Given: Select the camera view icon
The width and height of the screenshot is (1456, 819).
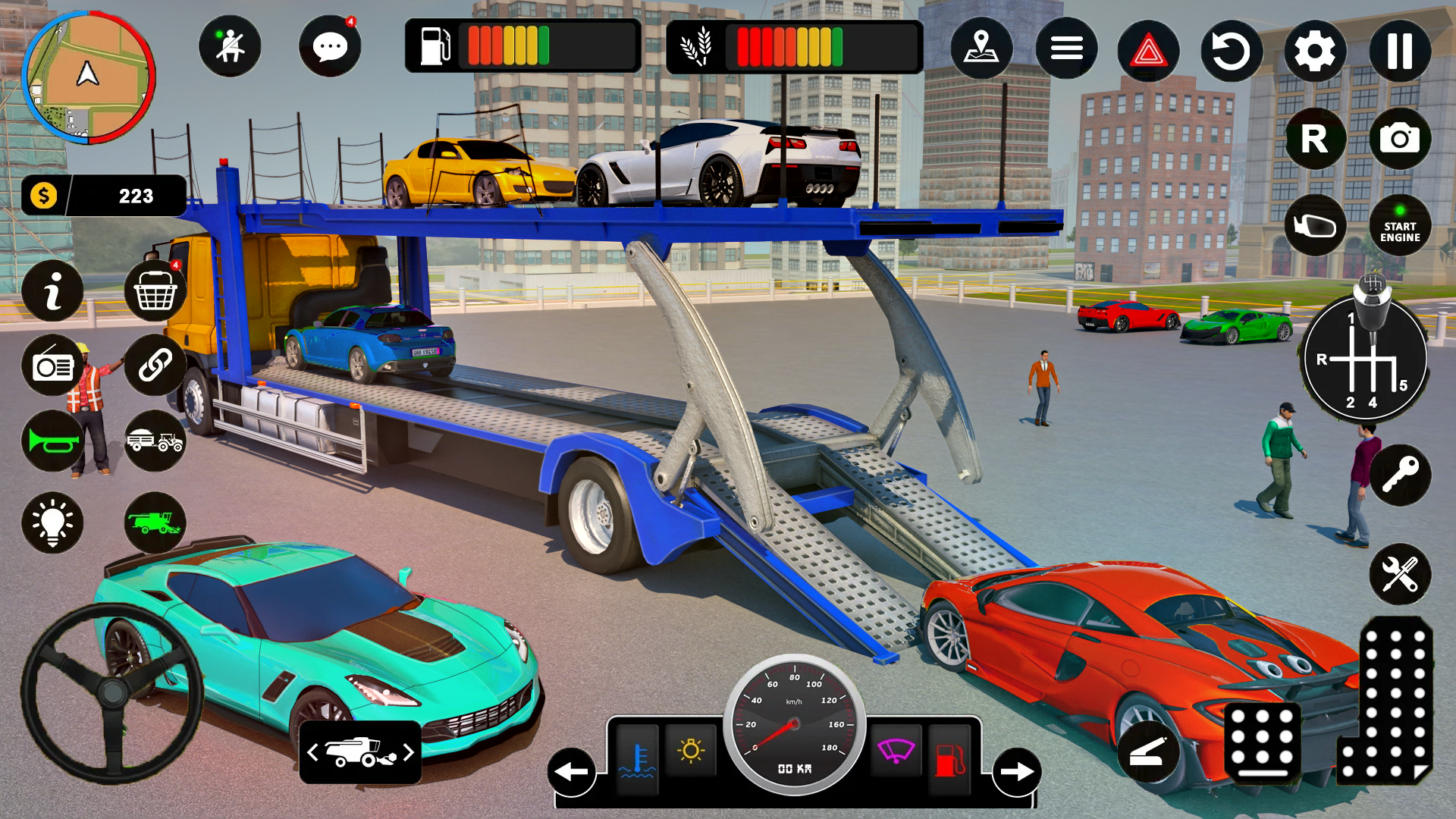Looking at the screenshot, I should [1399, 138].
